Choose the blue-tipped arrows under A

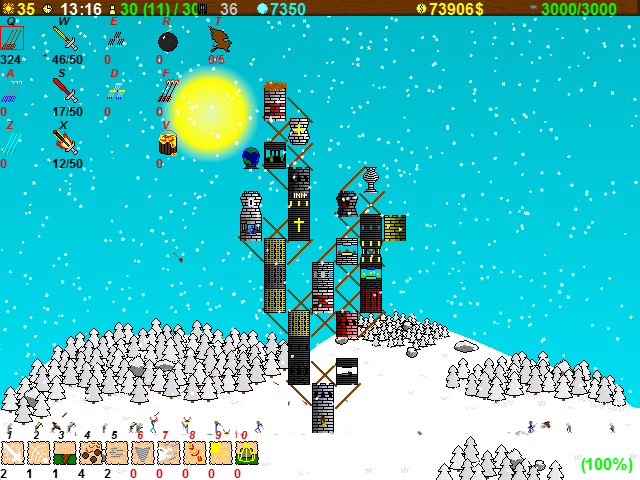(x=11, y=91)
